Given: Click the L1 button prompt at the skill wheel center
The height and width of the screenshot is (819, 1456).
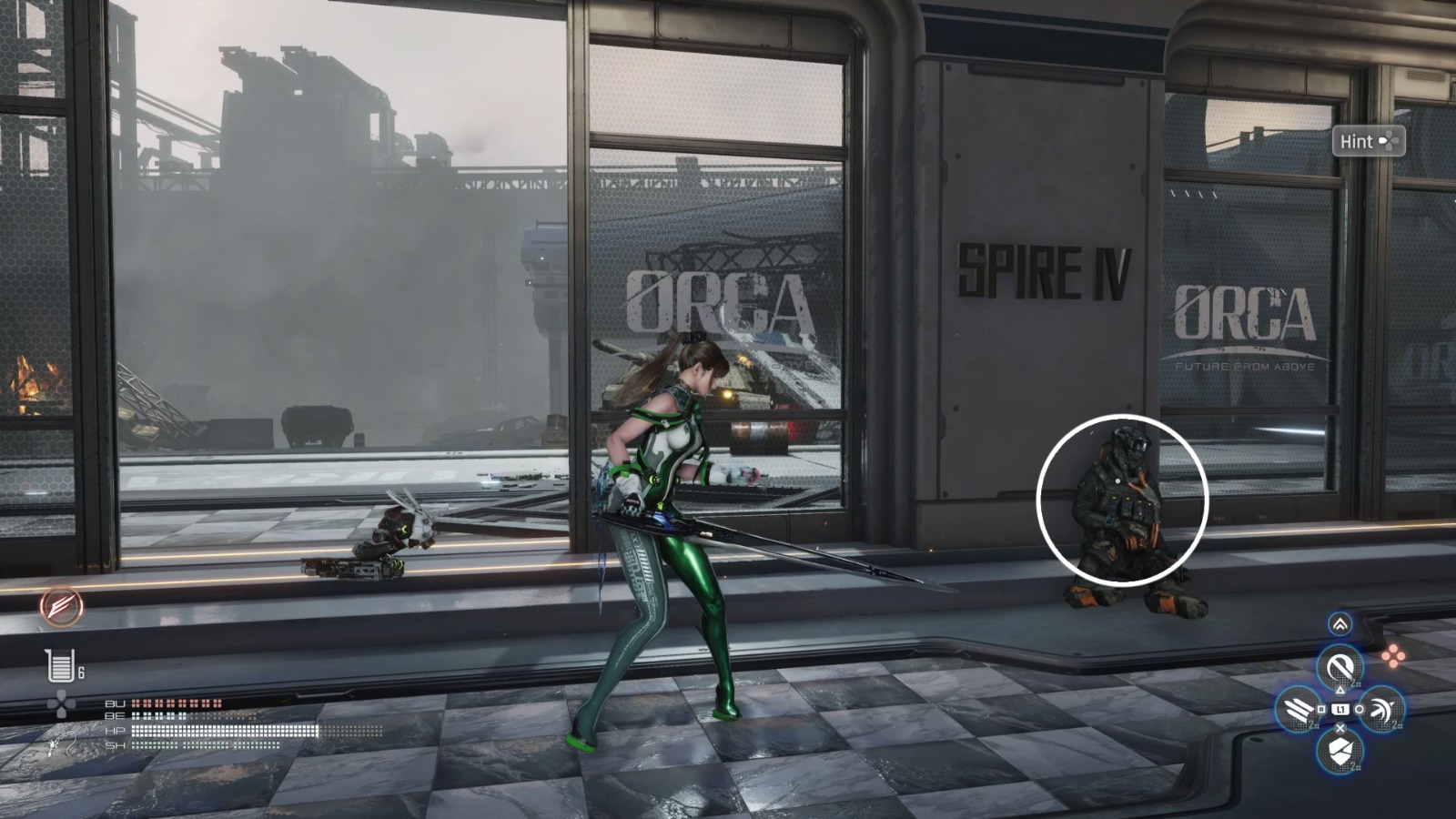Looking at the screenshot, I should coord(1340,709).
